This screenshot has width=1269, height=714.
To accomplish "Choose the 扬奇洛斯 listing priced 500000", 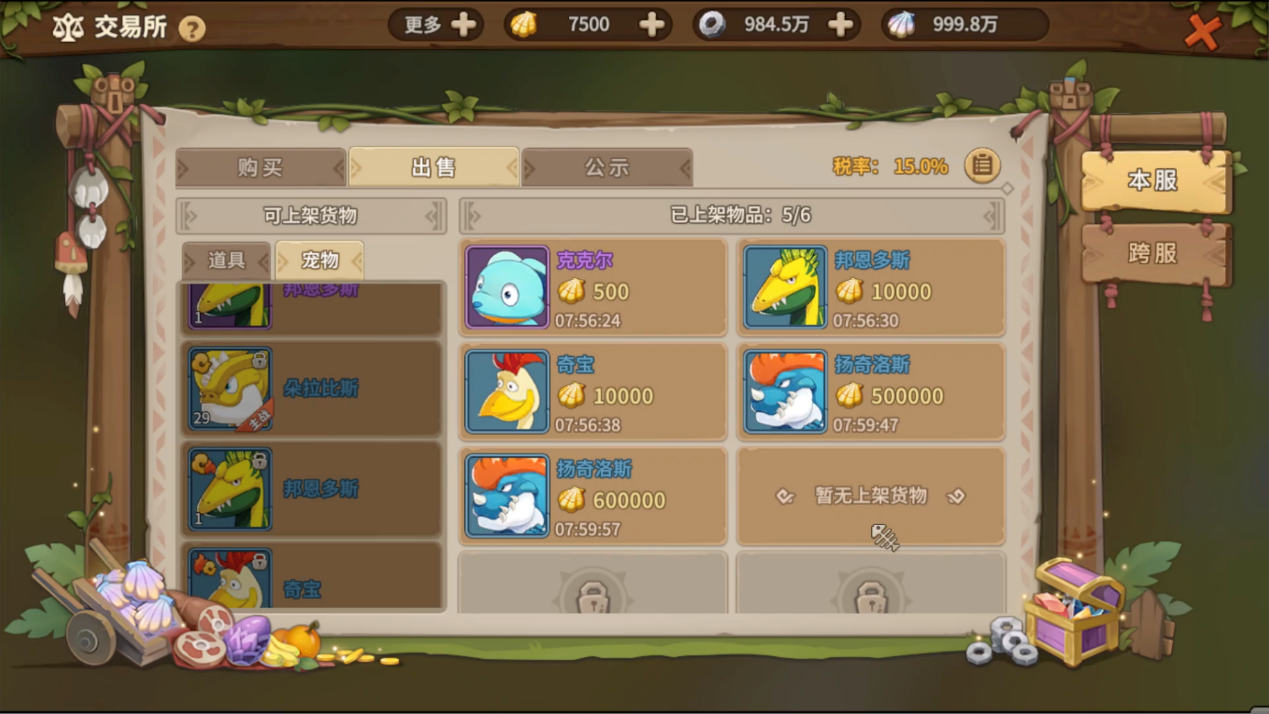I will [871, 392].
